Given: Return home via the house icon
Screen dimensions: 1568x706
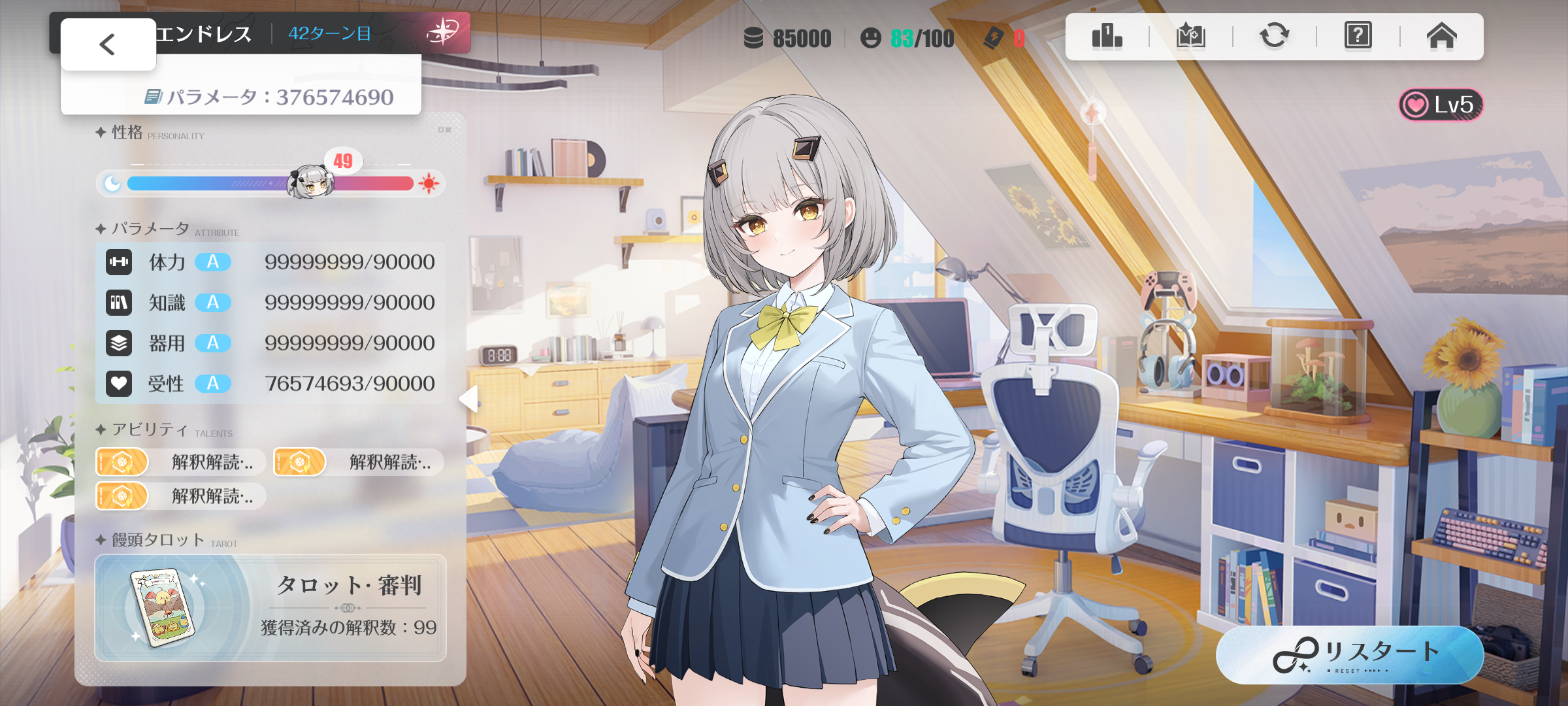Looking at the screenshot, I should pos(1441,36).
